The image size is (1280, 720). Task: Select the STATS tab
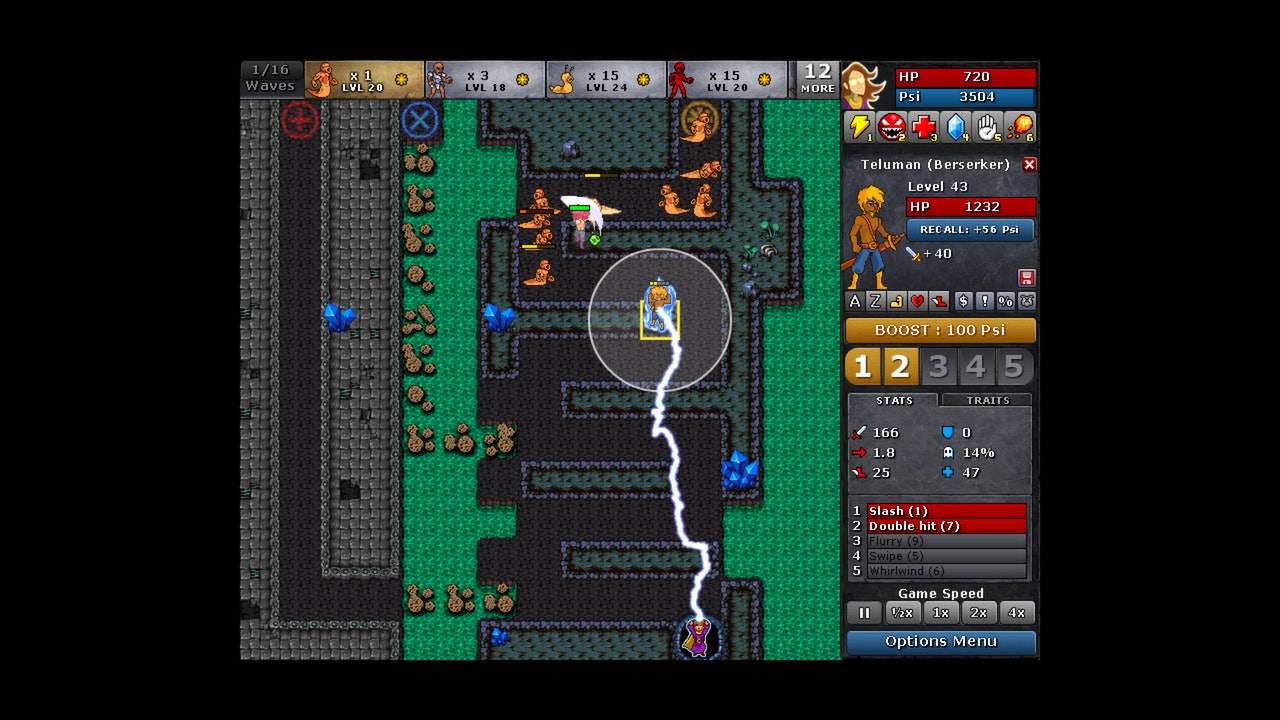click(893, 400)
